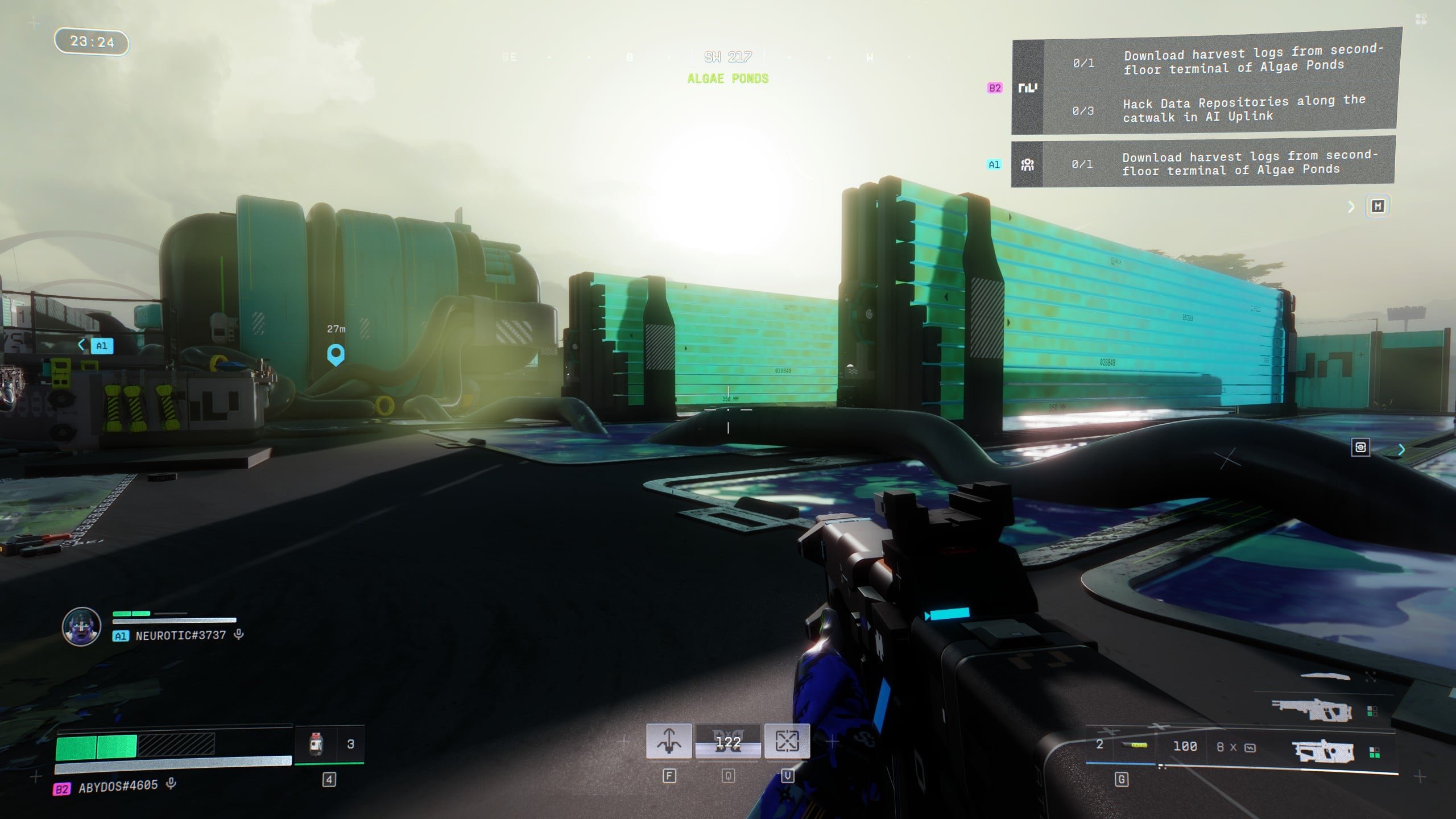1456x819 pixels.
Task: Click the four-dot icon in the corner
Action: click(1421, 20)
